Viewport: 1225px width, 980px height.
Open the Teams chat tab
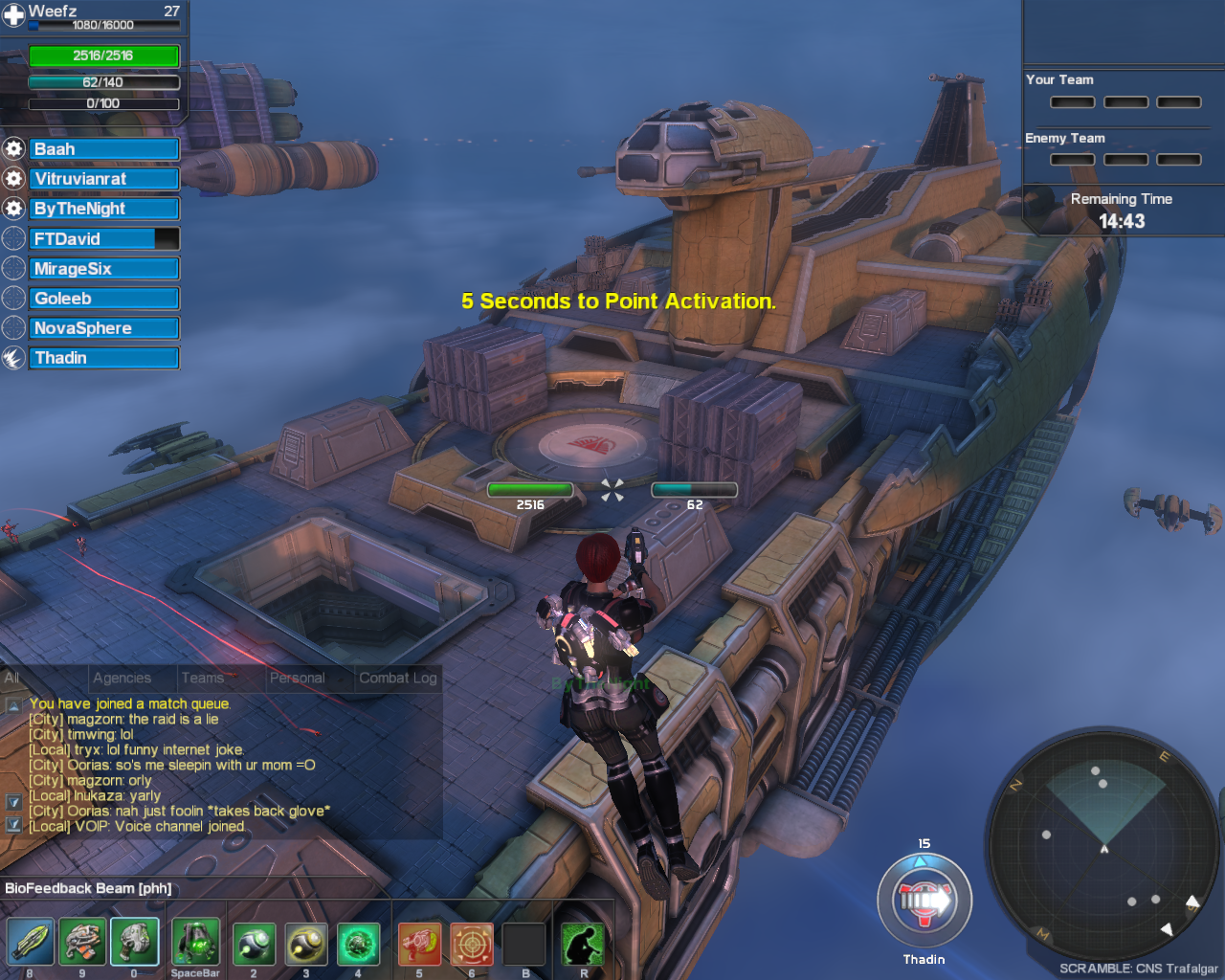203,678
